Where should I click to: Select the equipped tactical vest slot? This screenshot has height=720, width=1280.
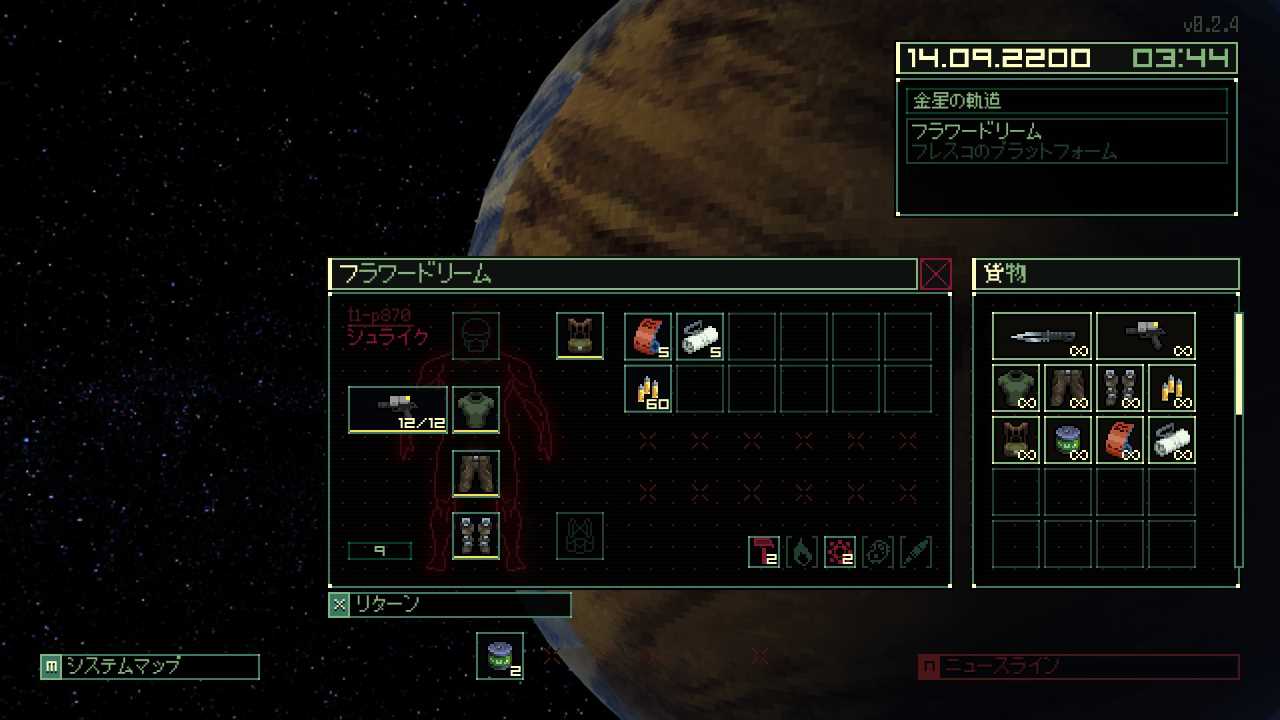580,336
